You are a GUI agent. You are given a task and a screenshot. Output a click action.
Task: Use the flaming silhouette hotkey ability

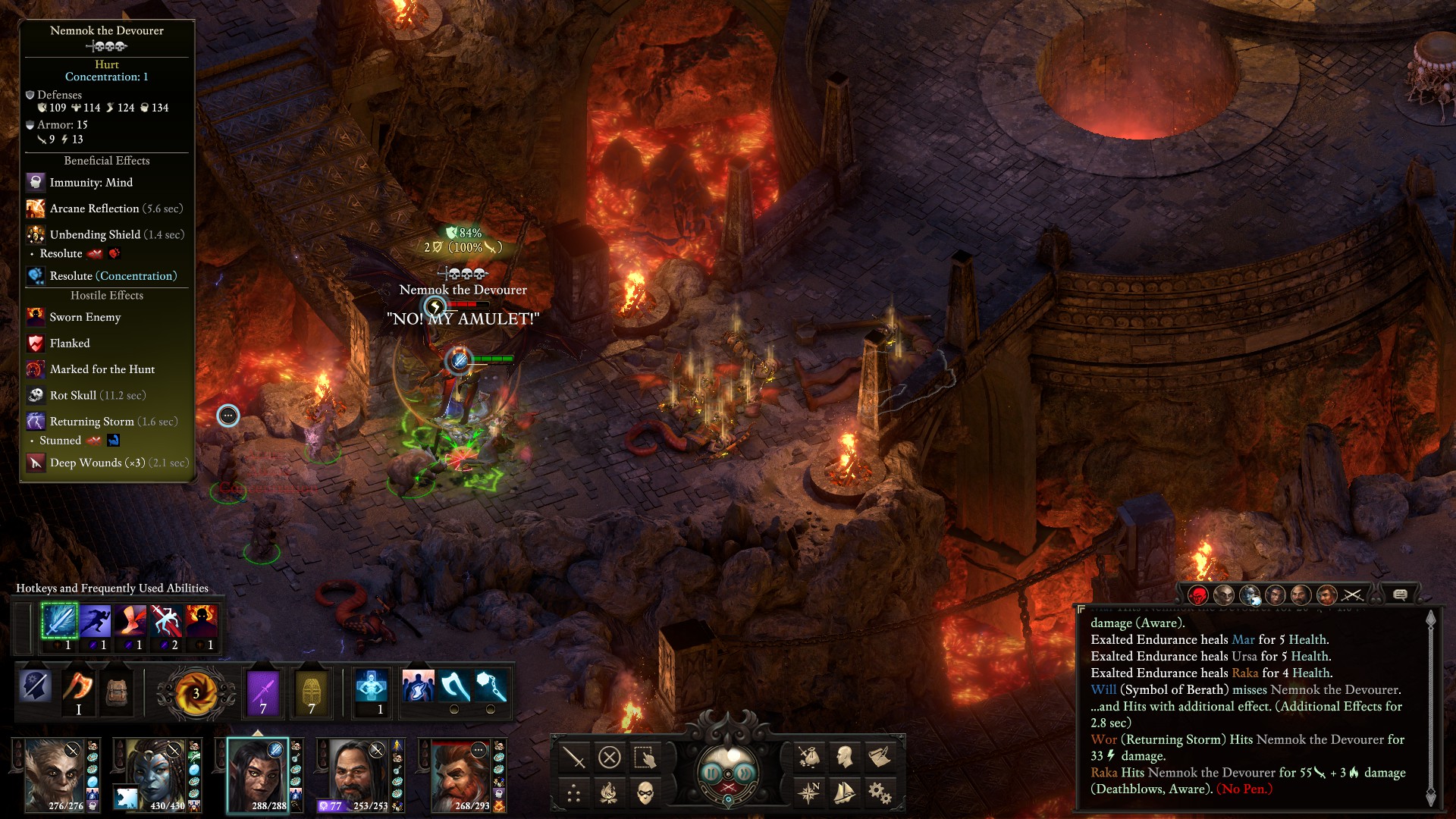click(x=202, y=621)
